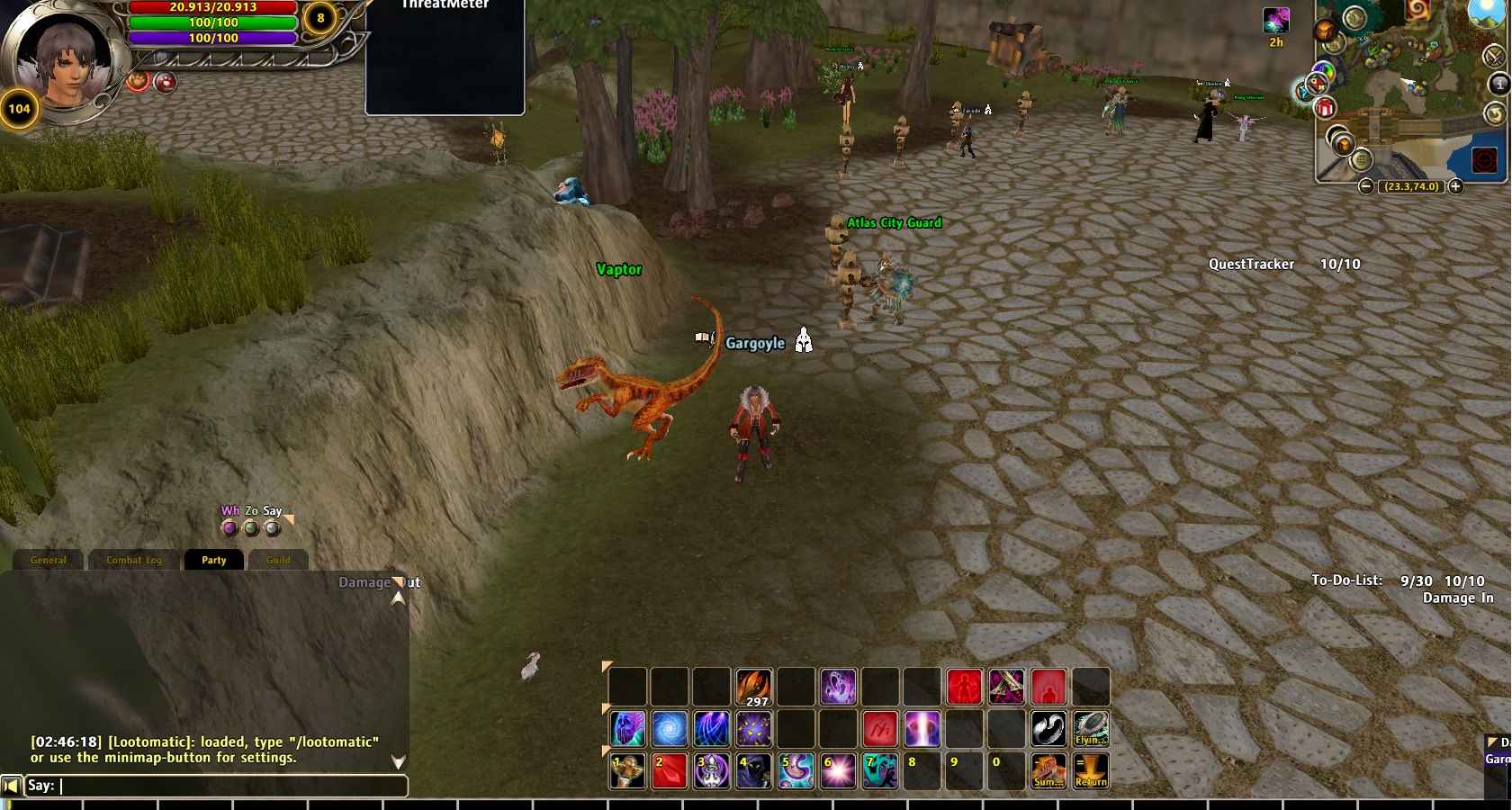This screenshot has width=1512, height=810.
Task: Activate the hotbar item with 297 count
Action: (x=754, y=687)
